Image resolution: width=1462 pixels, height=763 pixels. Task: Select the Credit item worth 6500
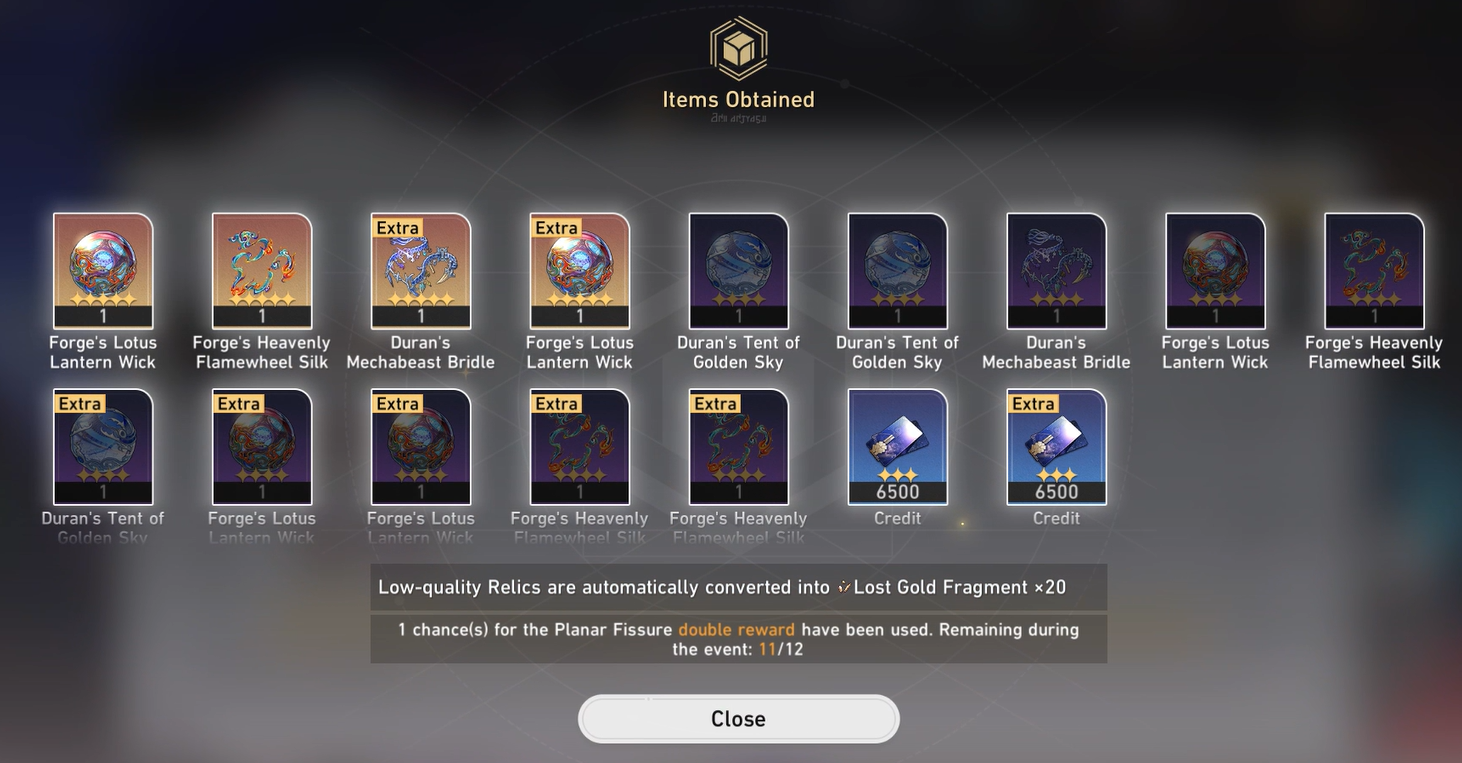pos(897,445)
